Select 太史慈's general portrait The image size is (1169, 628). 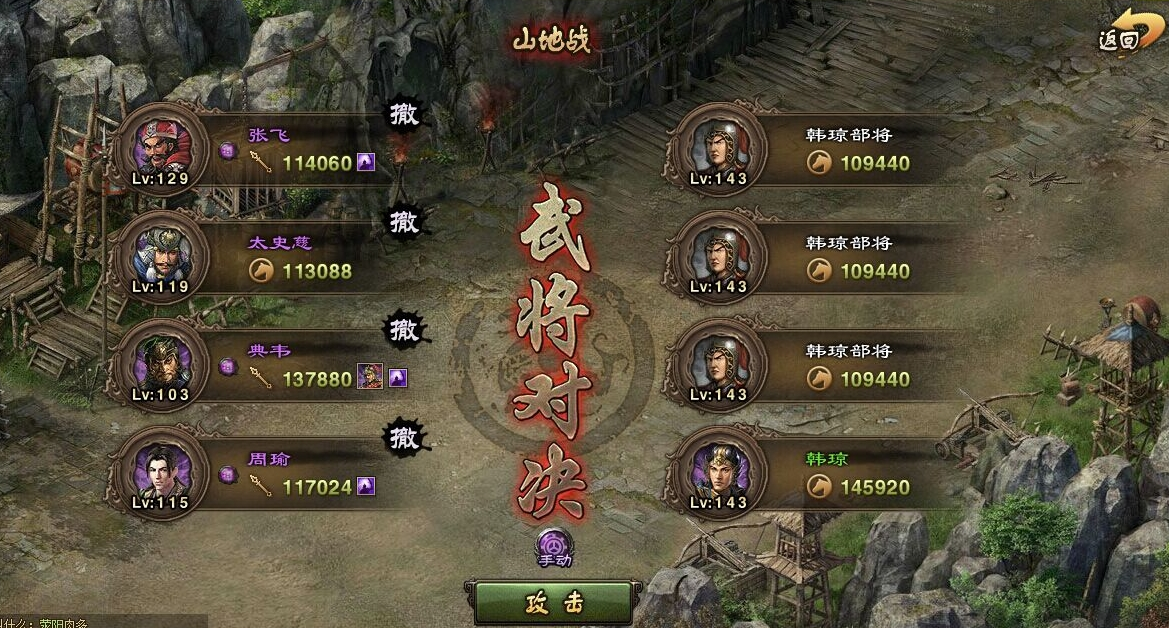tap(161, 257)
